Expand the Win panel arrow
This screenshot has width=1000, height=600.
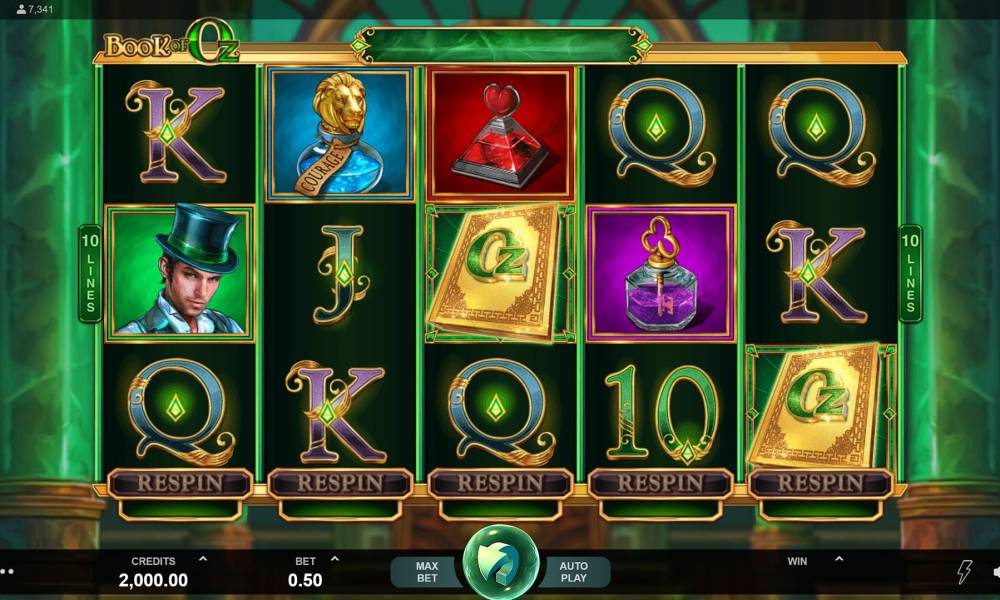(838, 559)
